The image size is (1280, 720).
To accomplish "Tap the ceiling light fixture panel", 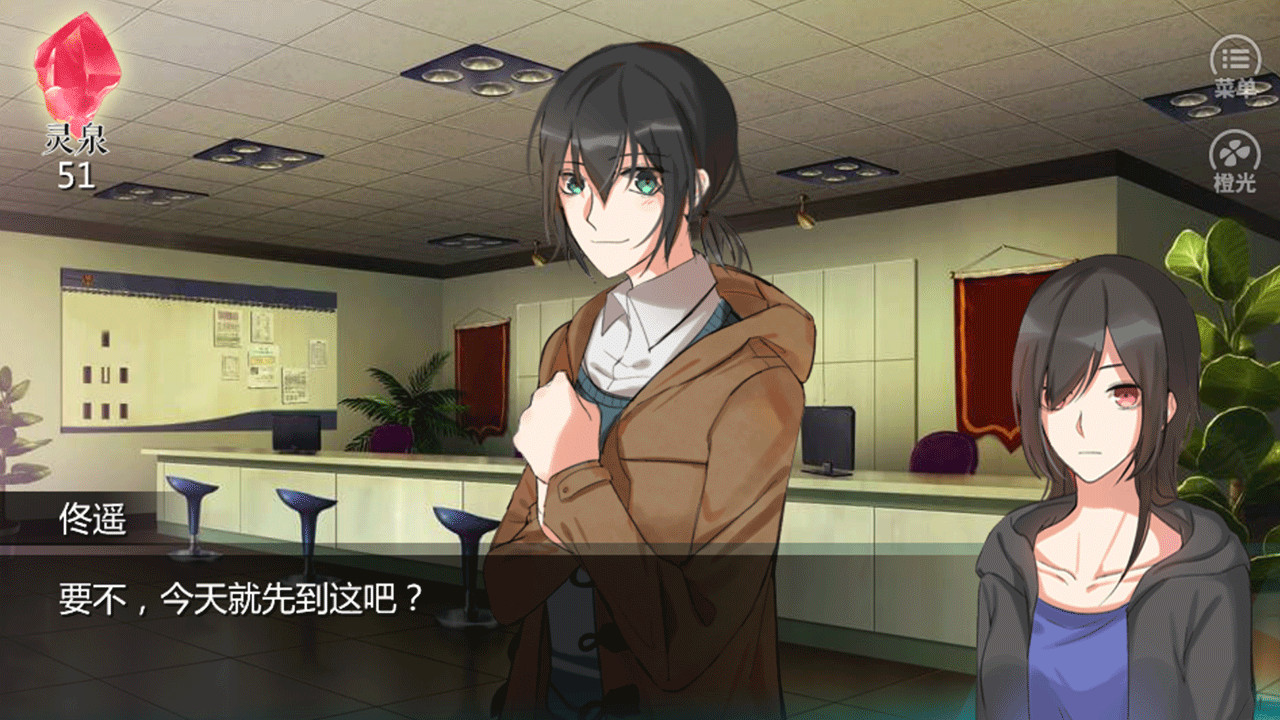I will 480,70.
